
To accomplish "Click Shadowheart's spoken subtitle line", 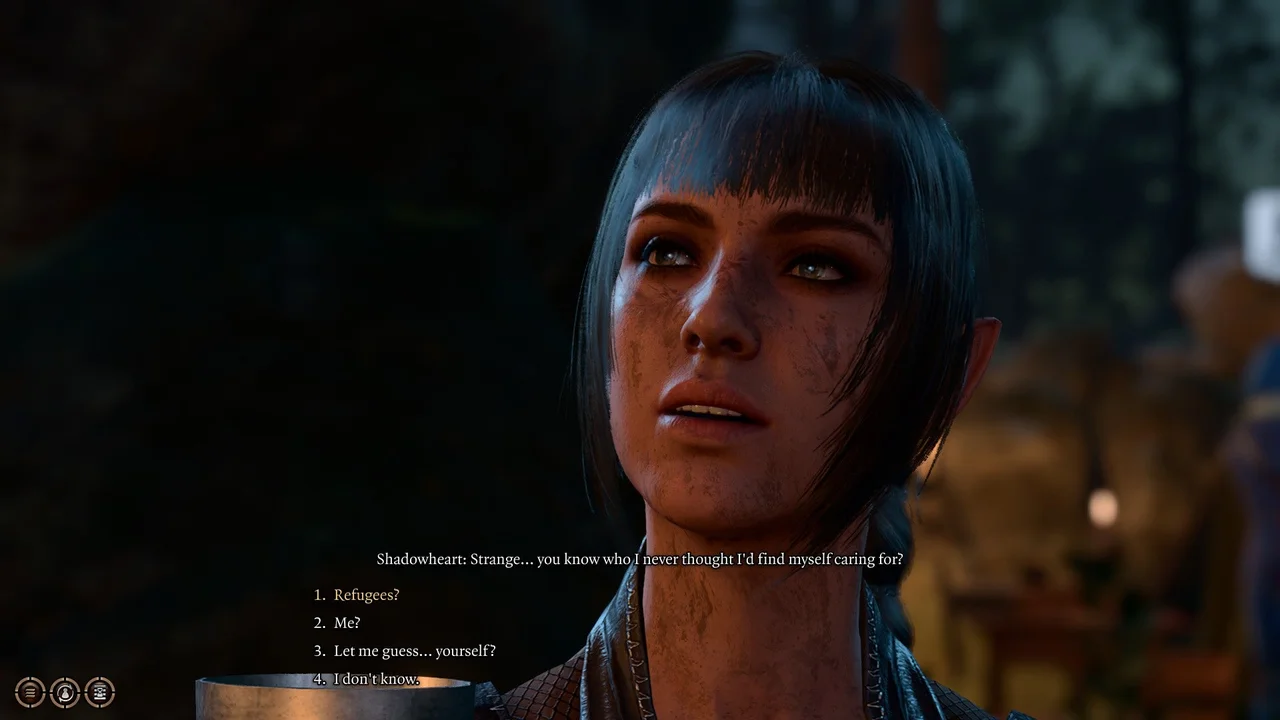I will (x=640, y=559).
